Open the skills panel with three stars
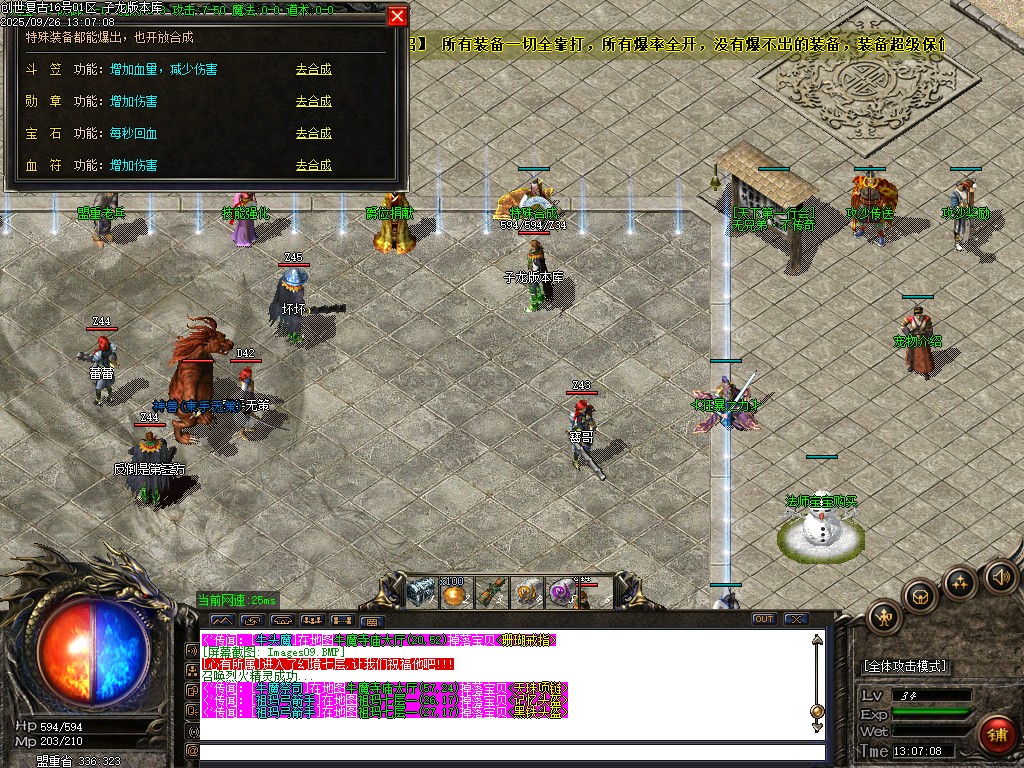The image size is (1024, 768). [960, 582]
